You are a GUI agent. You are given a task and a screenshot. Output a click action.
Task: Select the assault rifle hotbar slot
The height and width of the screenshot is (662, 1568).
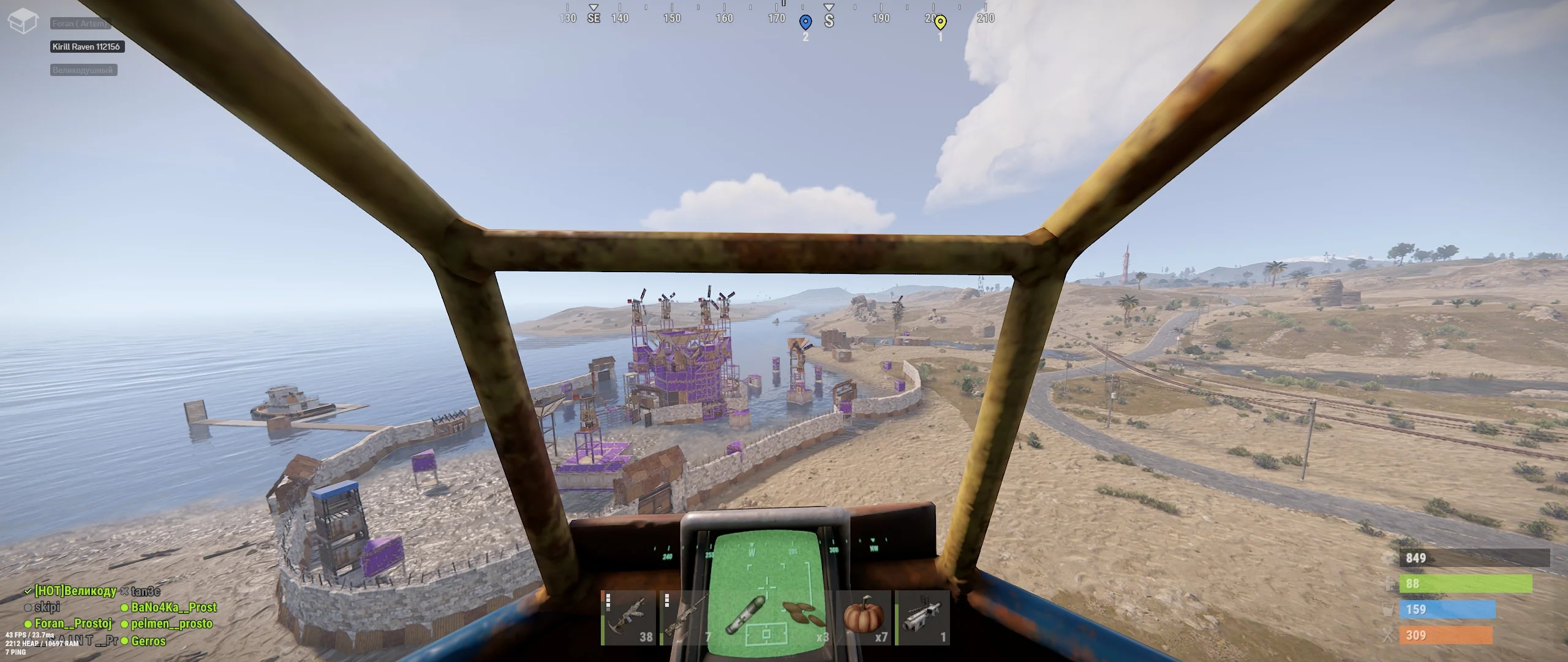[x=629, y=618]
